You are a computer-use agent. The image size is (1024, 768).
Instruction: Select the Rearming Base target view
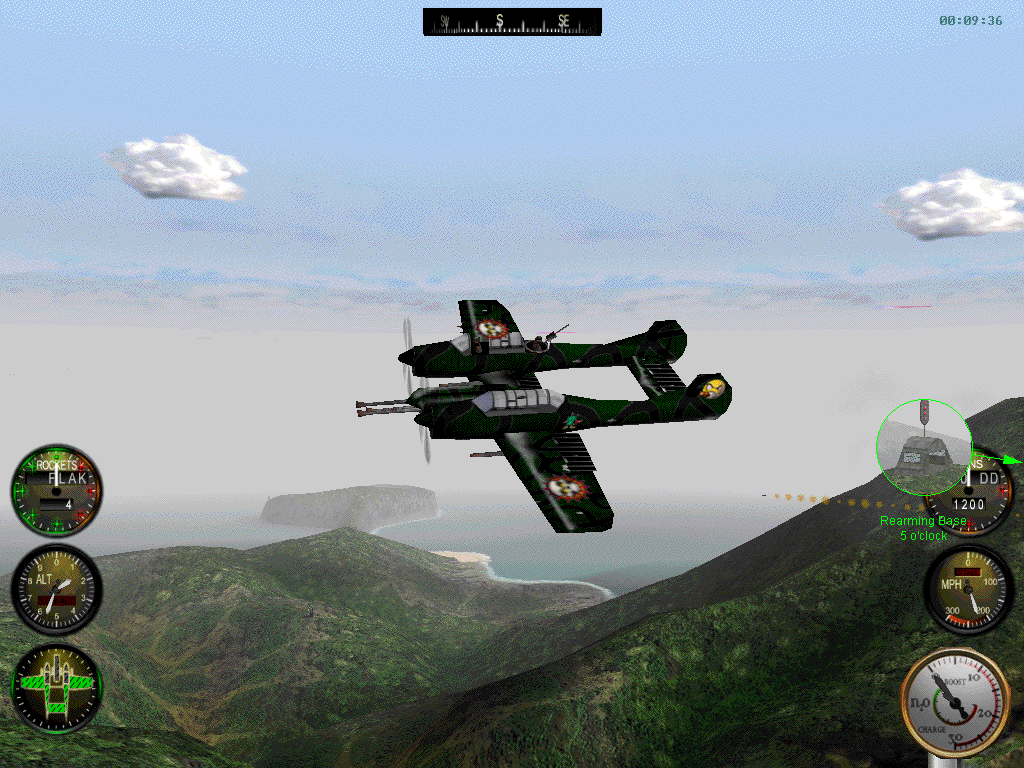coord(923,447)
